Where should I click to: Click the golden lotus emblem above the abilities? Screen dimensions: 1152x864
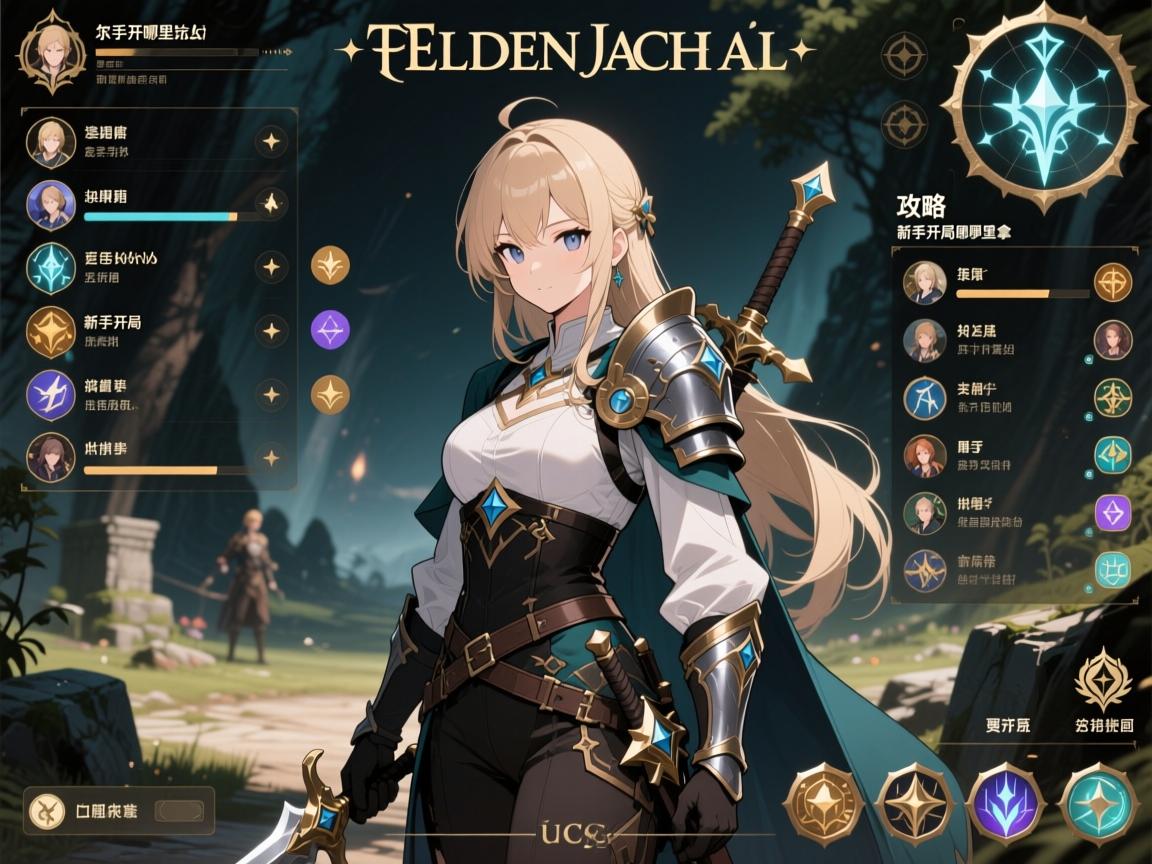pos(1101,681)
